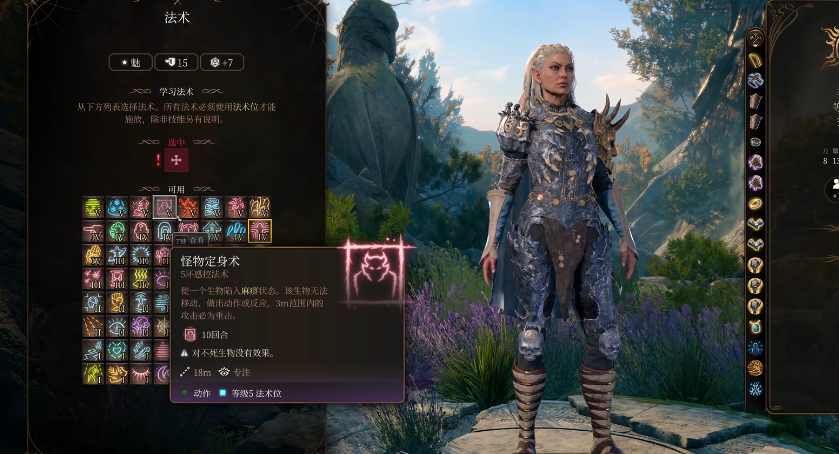Open the top round icon of the side column

[756, 39]
